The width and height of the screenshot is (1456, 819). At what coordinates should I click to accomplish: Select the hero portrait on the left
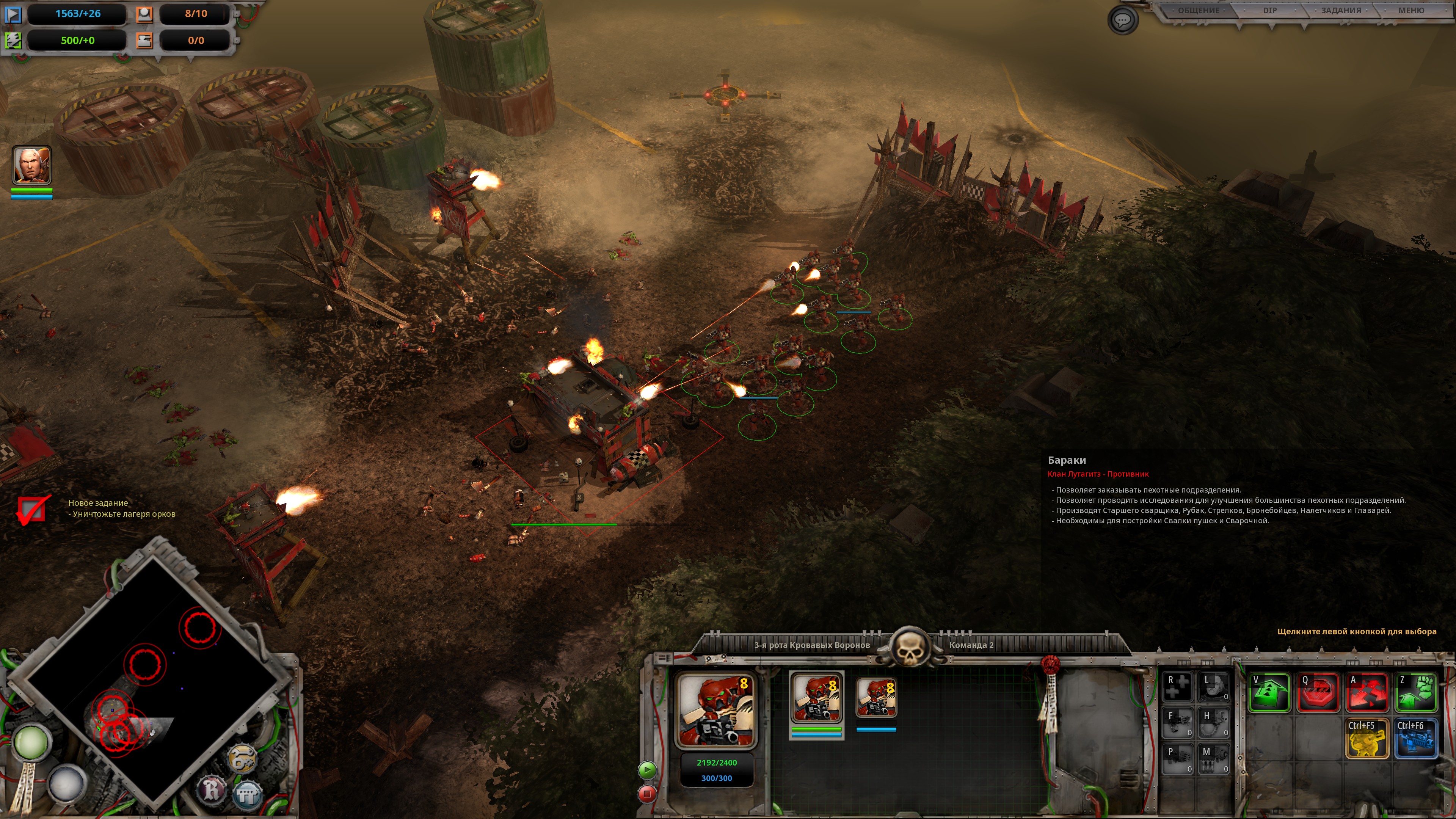[31, 165]
